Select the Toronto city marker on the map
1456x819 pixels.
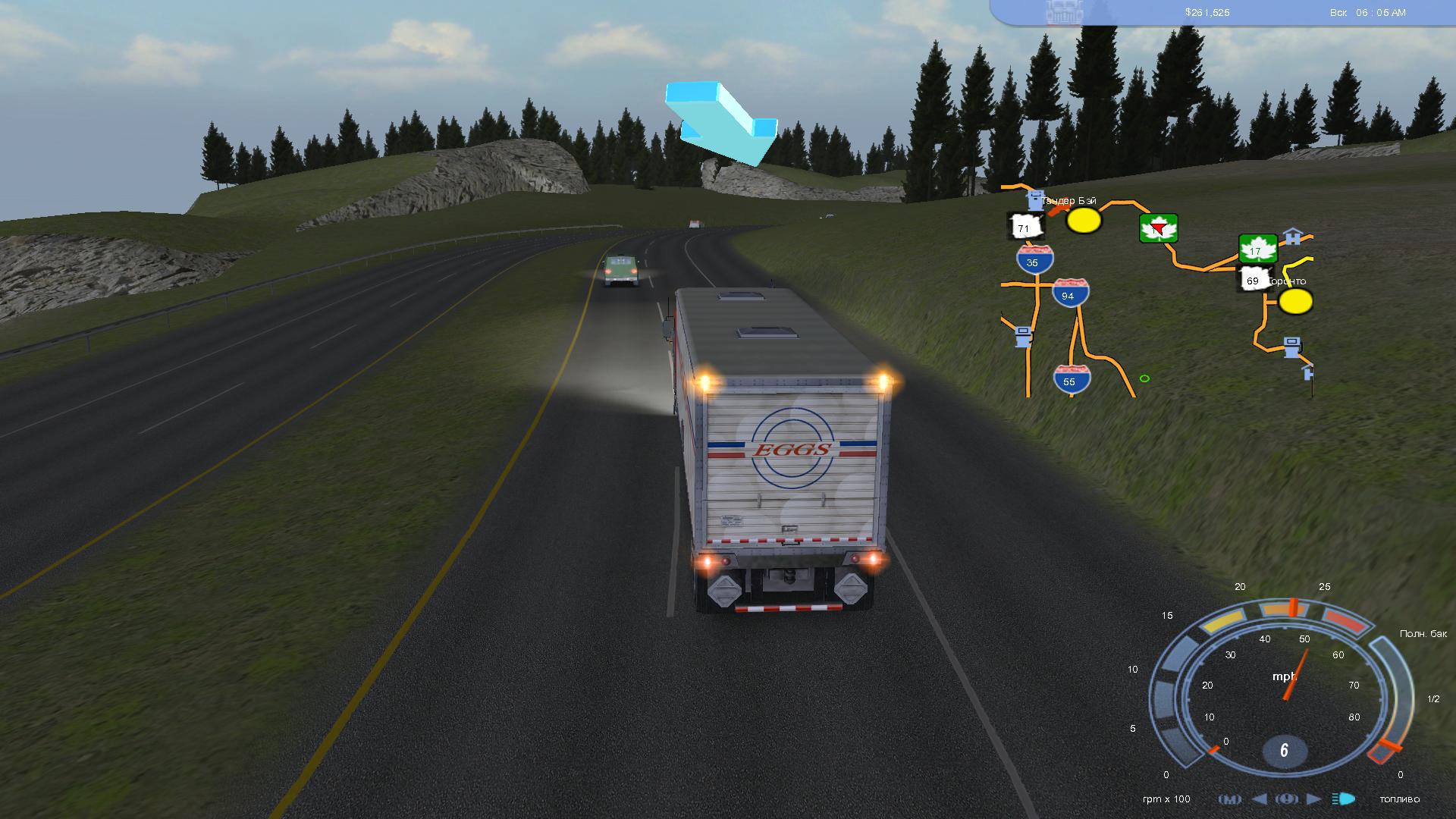(1295, 301)
